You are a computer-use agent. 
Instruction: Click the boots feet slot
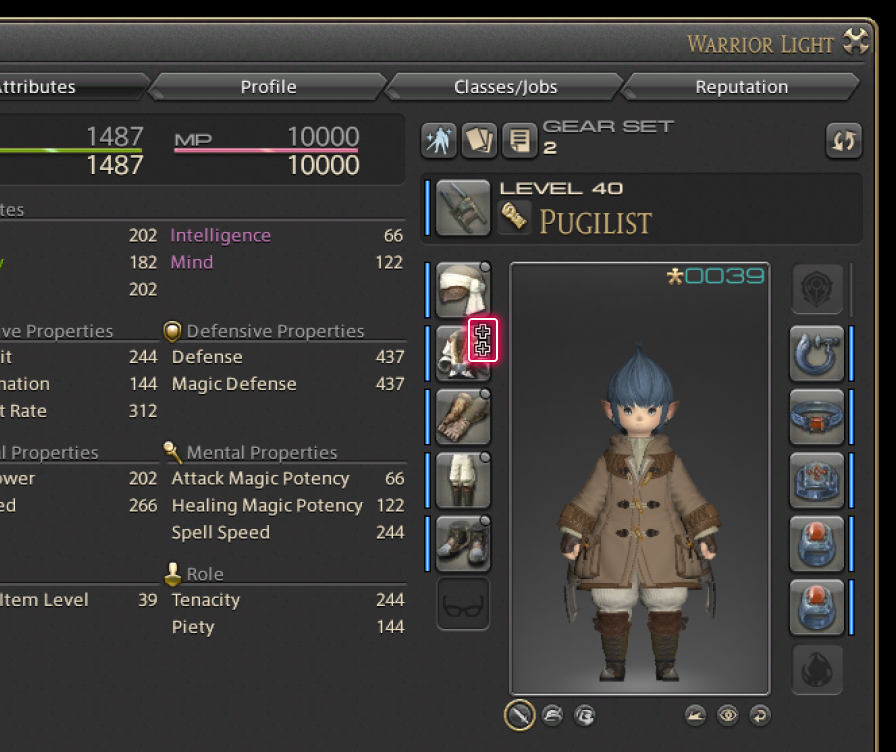click(x=463, y=543)
